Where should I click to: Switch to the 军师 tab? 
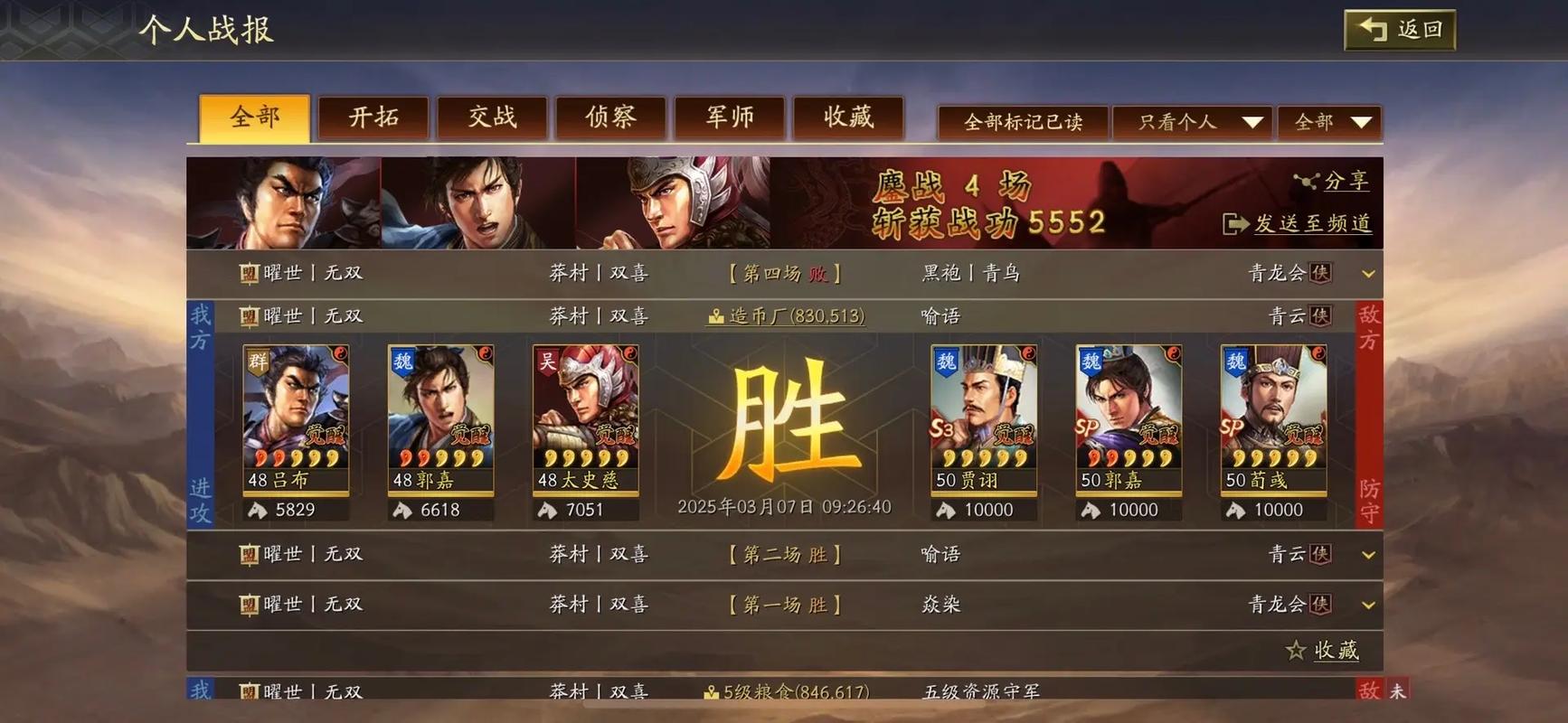729,117
